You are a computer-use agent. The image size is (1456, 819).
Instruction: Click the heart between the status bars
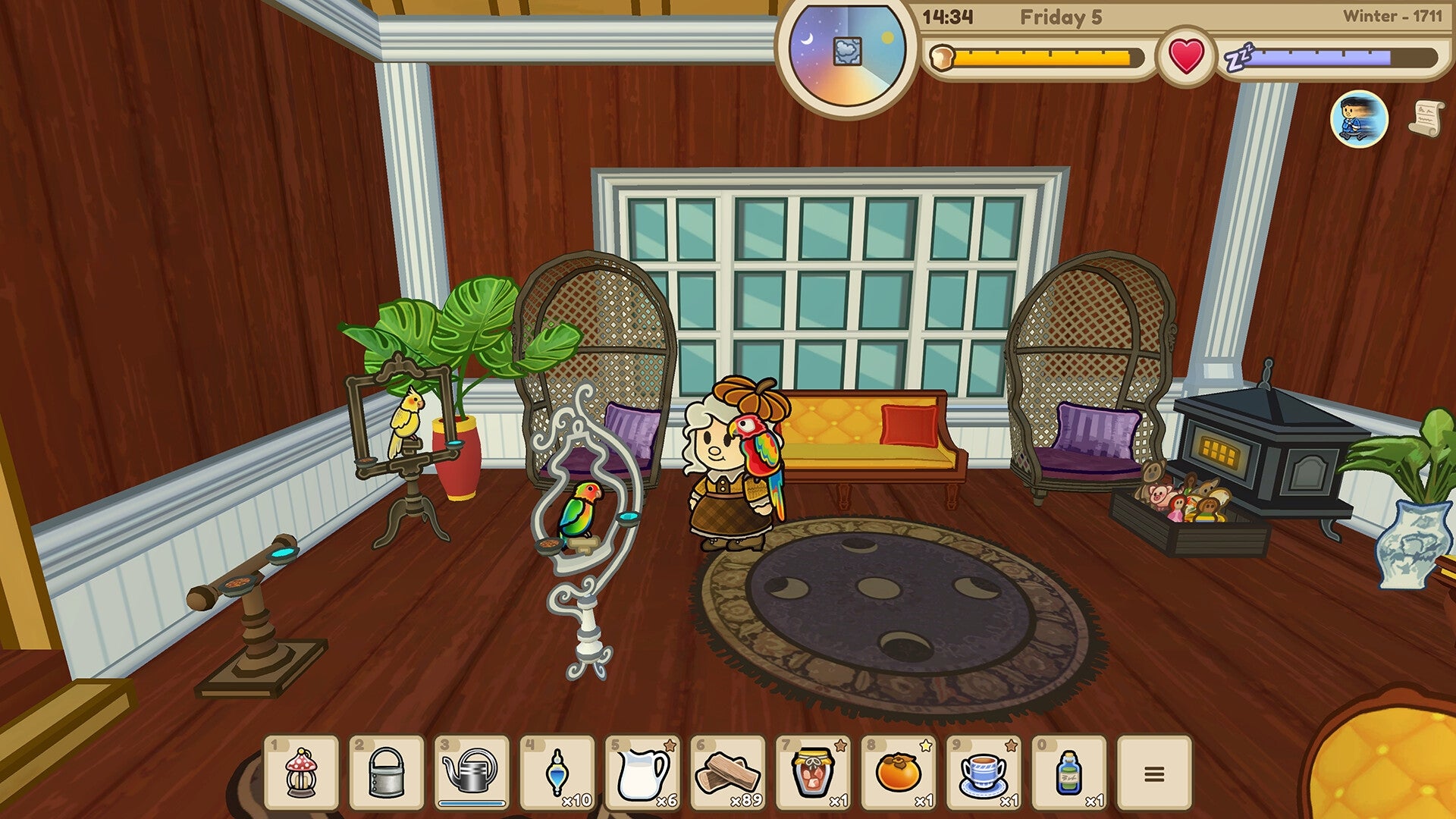[x=1185, y=55]
